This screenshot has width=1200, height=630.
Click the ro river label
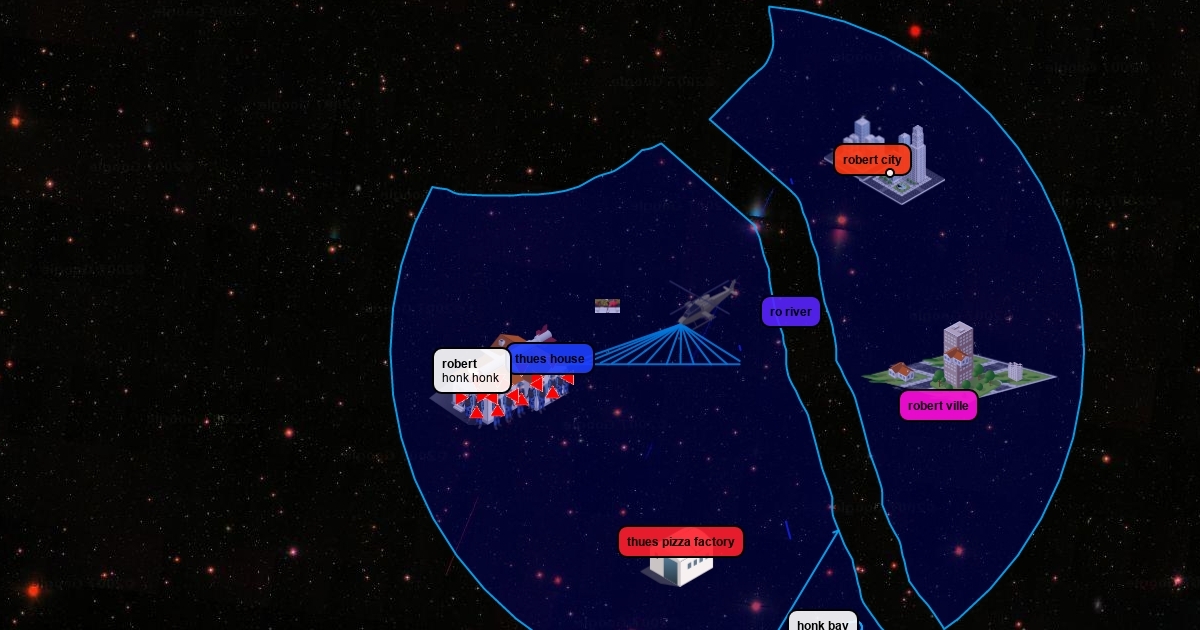[x=791, y=312]
